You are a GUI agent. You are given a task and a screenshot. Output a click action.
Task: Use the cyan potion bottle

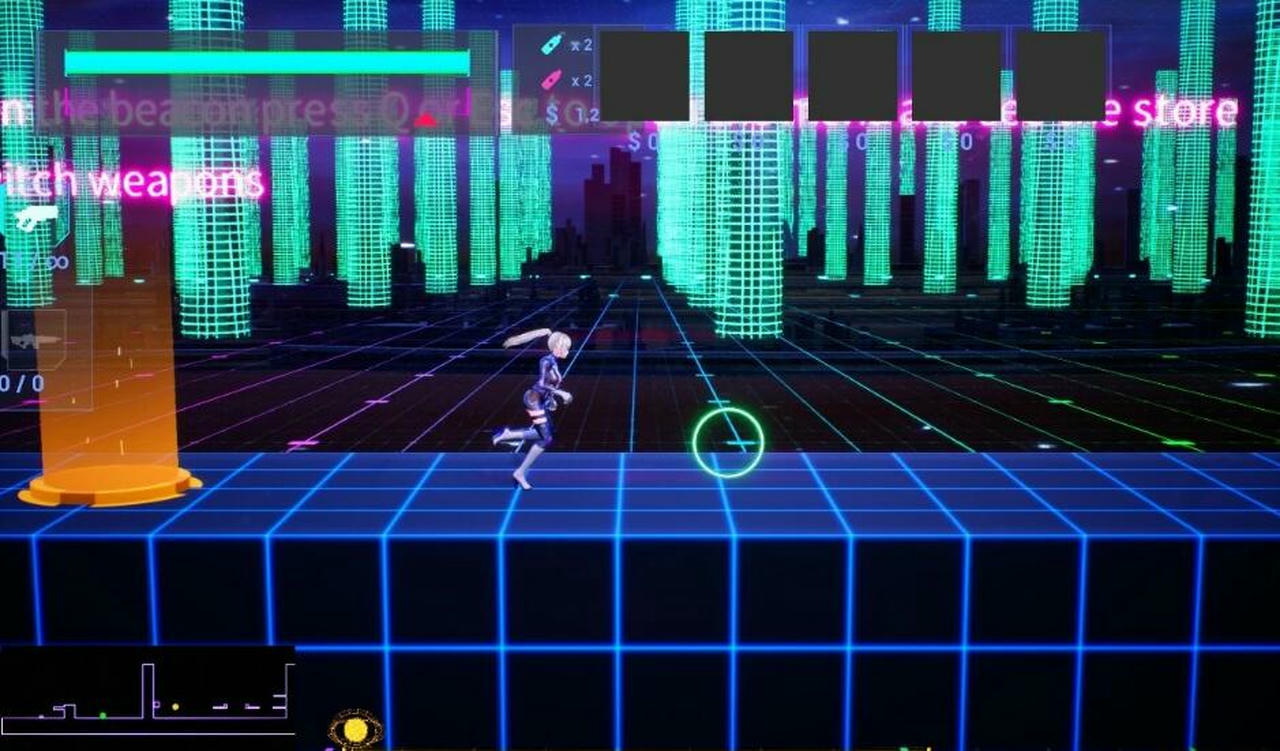point(550,44)
